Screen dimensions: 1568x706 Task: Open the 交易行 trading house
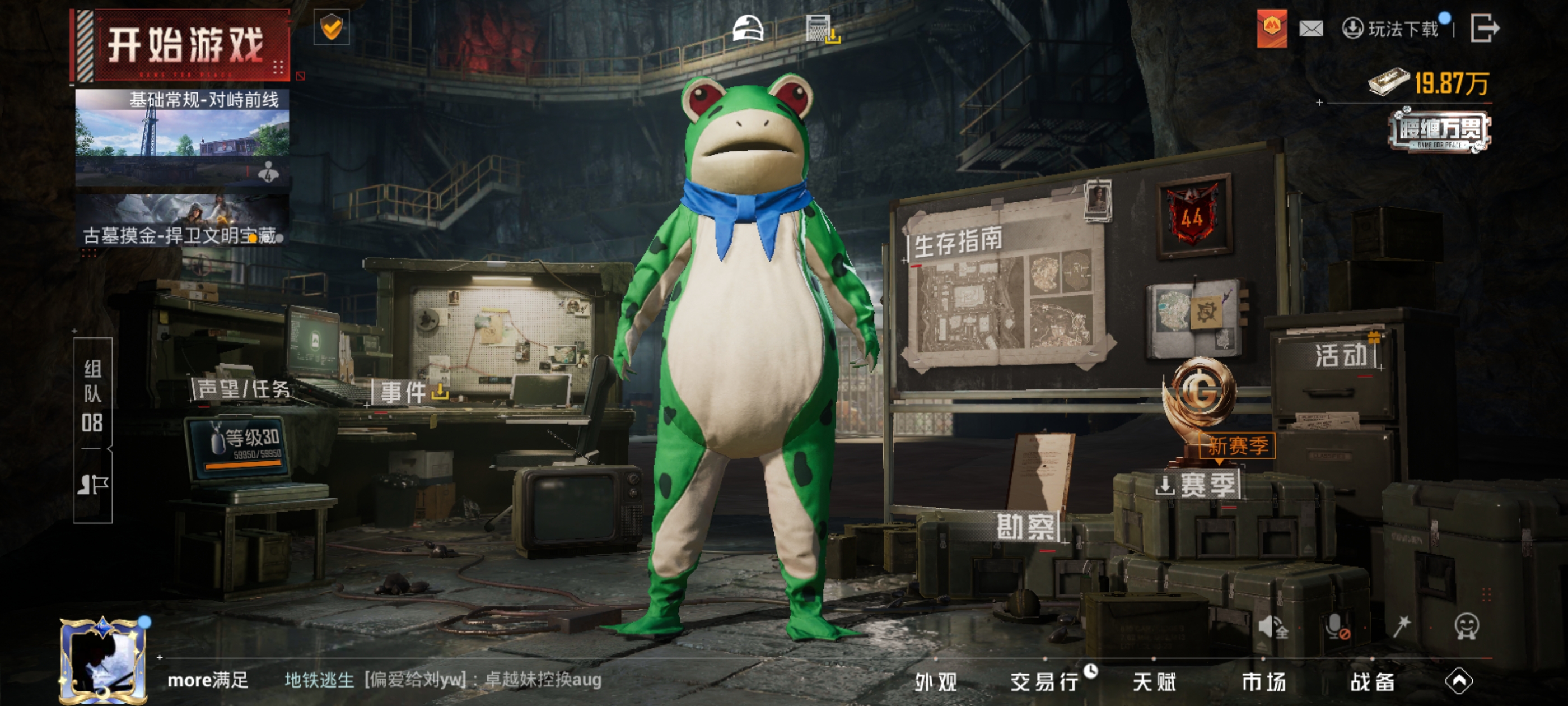[1045, 682]
